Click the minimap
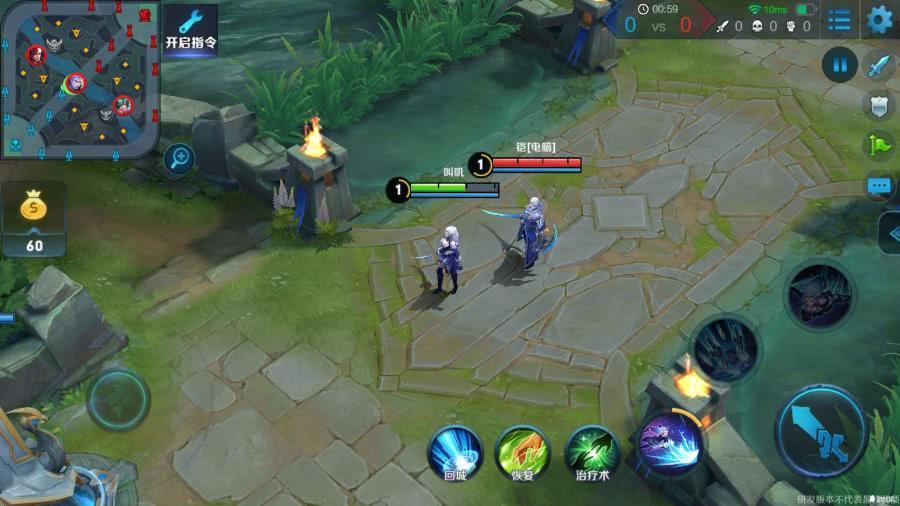Viewport: 900px width, 506px height. pyautogui.click(x=78, y=78)
